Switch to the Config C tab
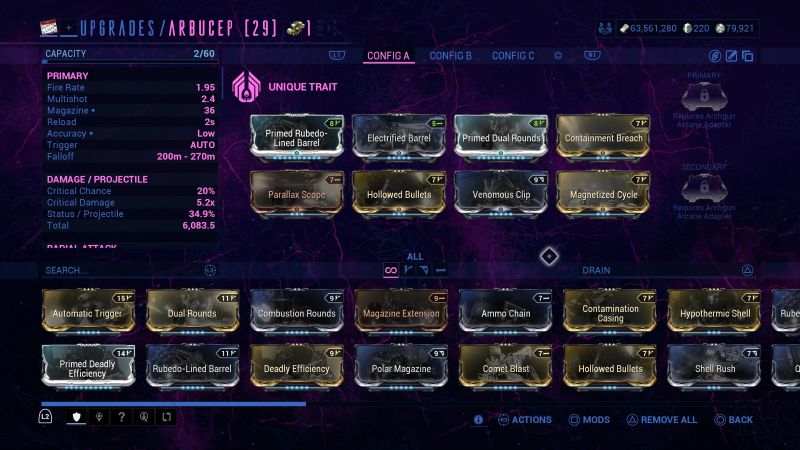The height and width of the screenshot is (450, 800). [513, 56]
